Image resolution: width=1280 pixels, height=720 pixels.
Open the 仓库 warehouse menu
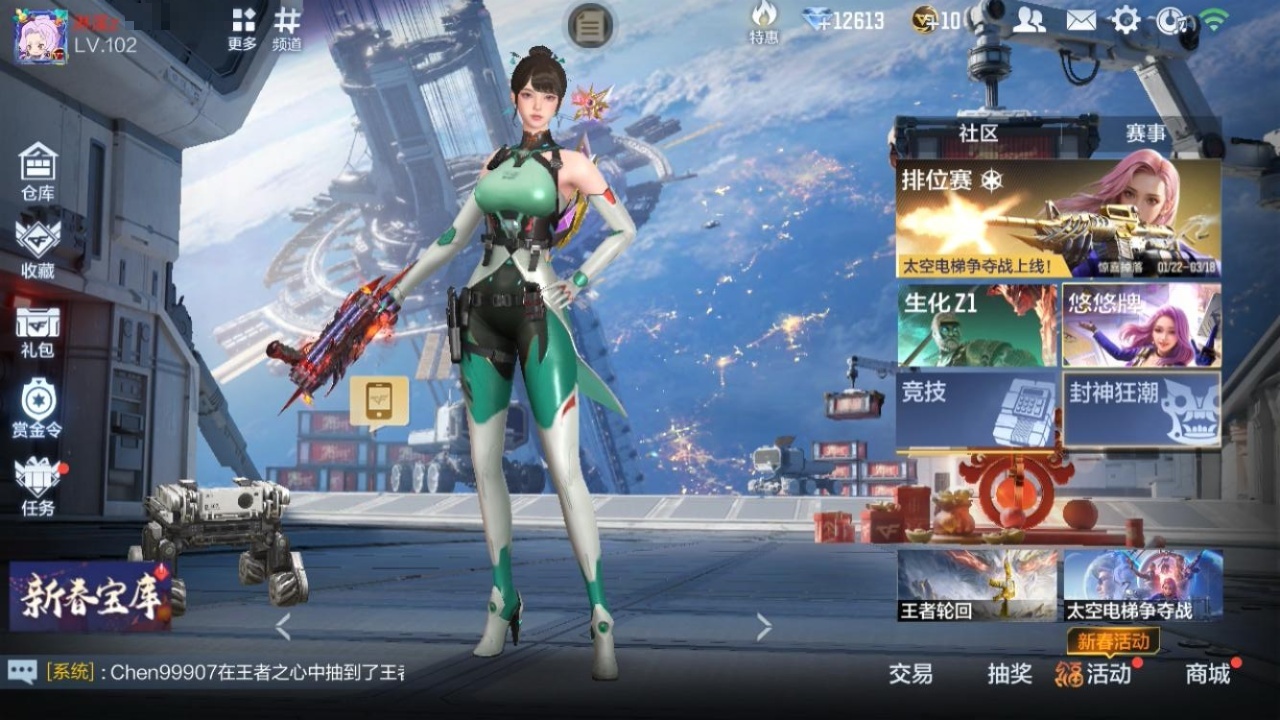point(38,170)
